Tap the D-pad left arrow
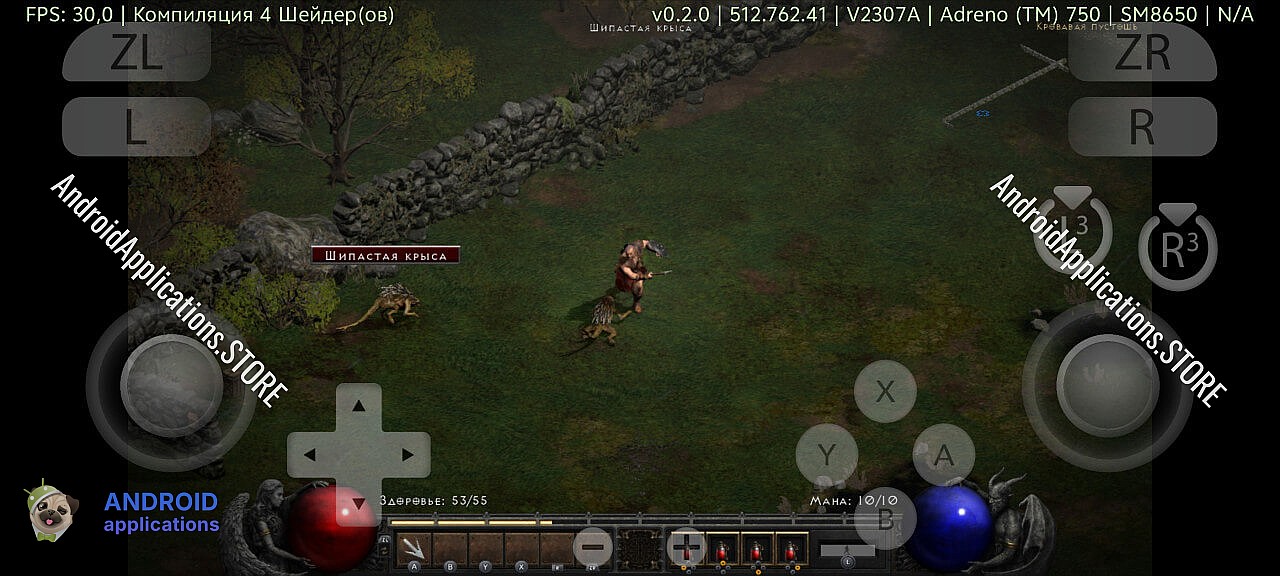The image size is (1280, 576). coord(309,455)
